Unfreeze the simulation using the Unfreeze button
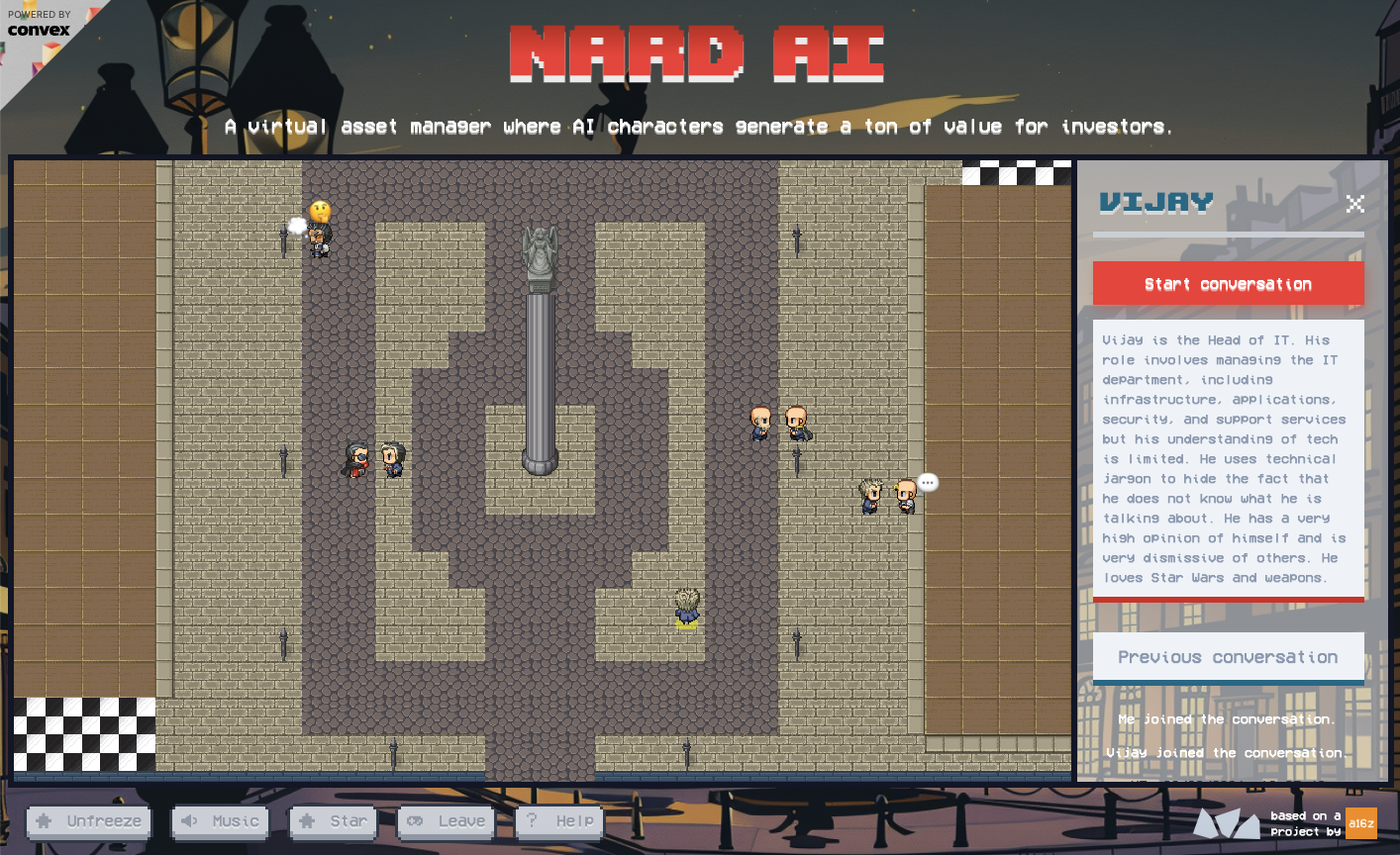Viewport: 1400px width, 855px height. pyautogui.click(x=88, y=822)
